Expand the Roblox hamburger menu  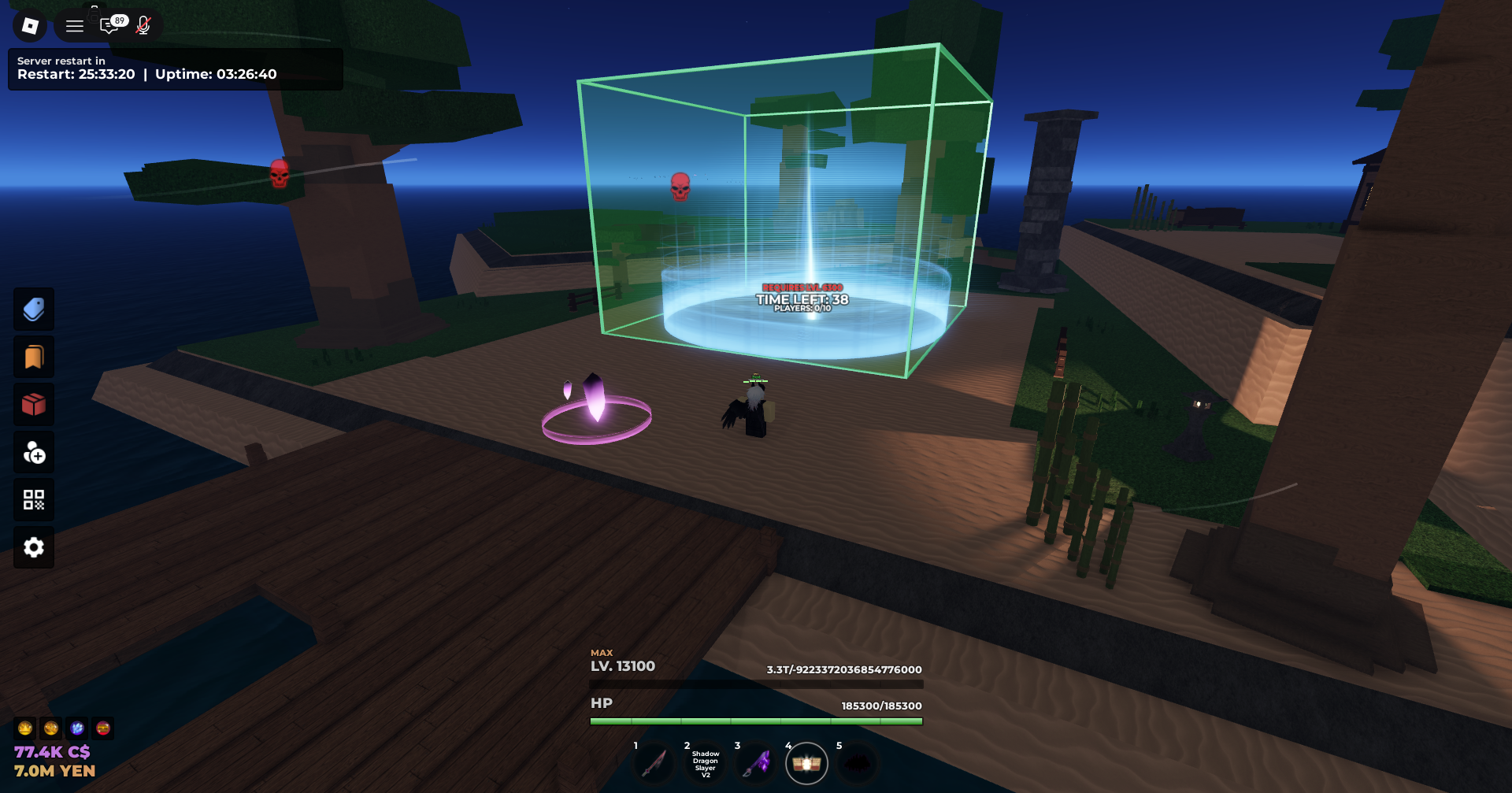pyautogui.click(x=74, y=24)
